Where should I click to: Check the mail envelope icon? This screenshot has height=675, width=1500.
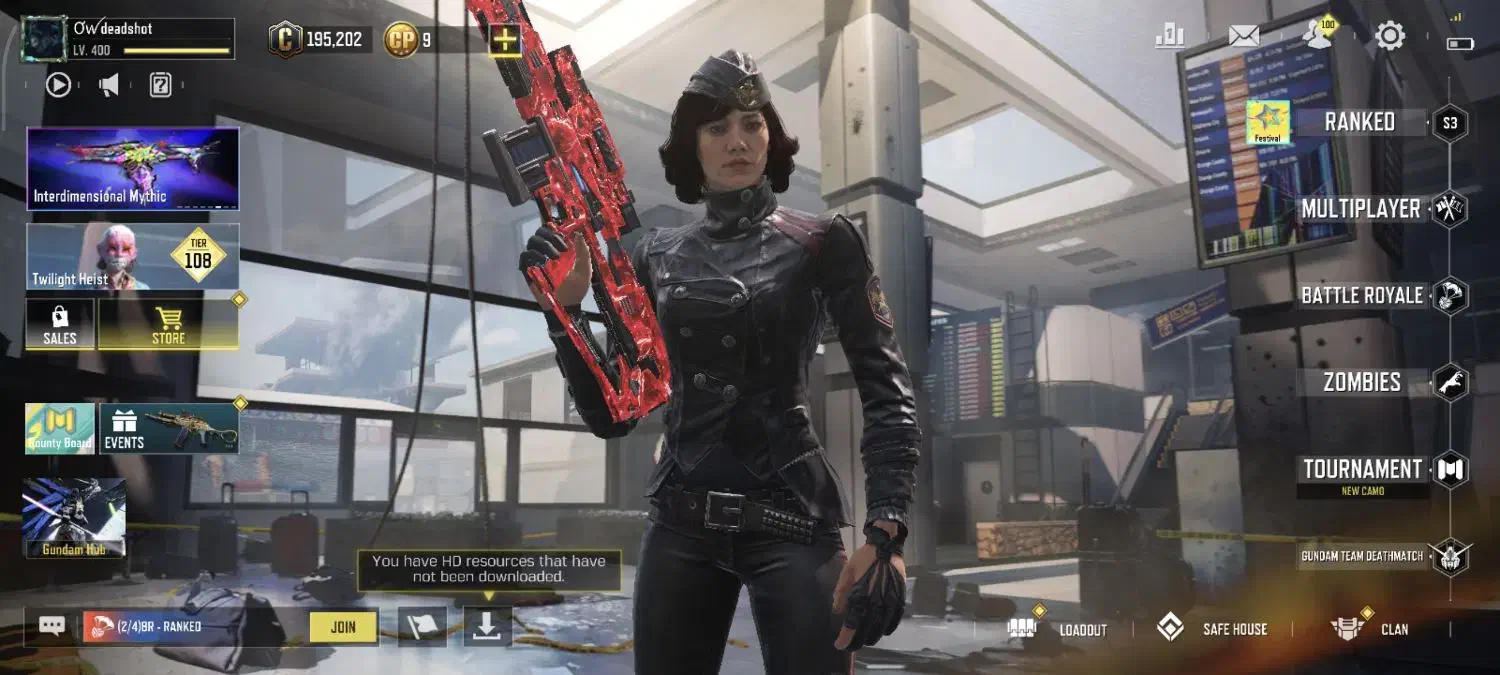pyautogui.click(x=1244, y=37)
